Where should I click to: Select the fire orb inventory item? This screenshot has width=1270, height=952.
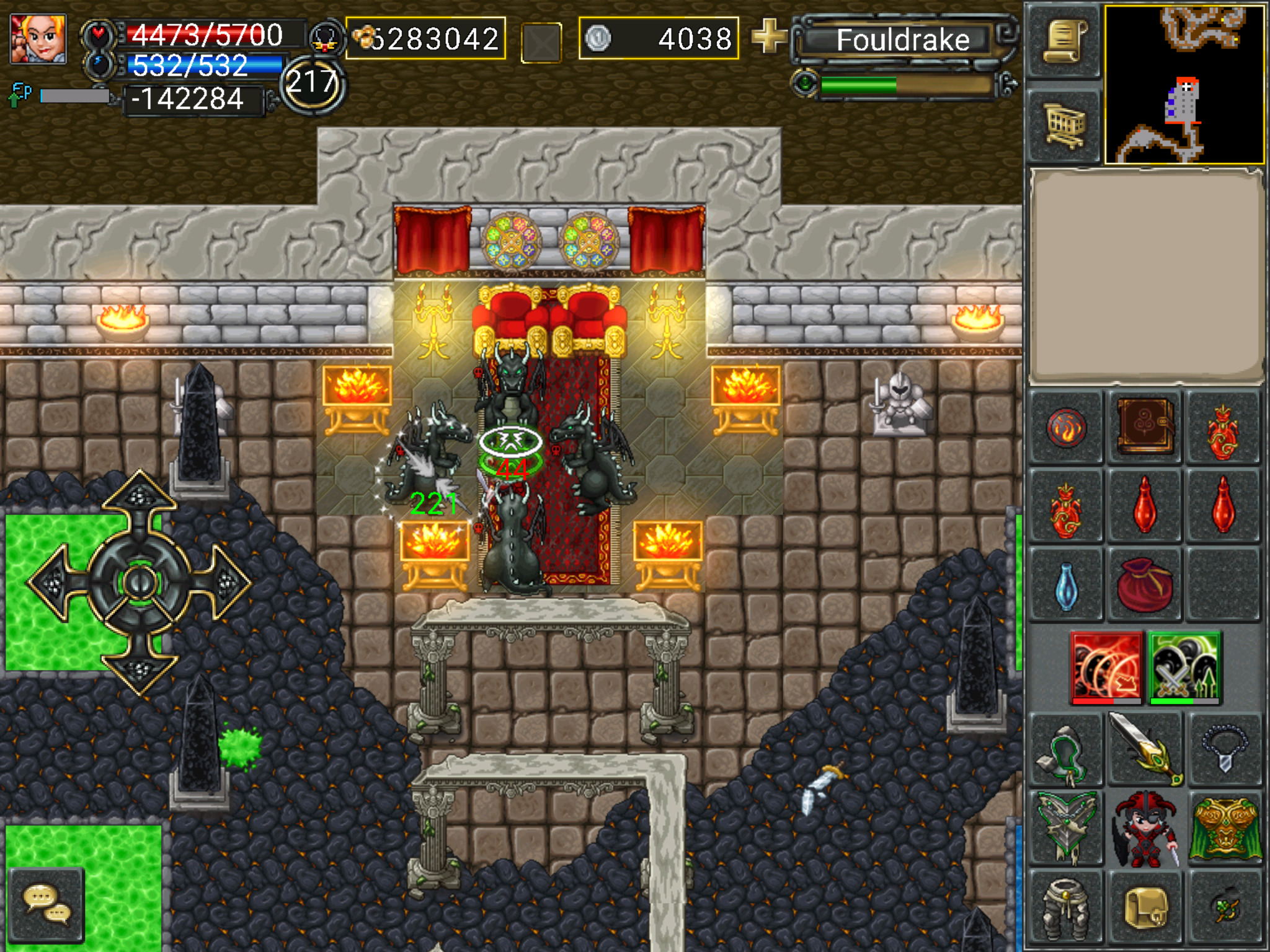click(x=1066, y=428)
